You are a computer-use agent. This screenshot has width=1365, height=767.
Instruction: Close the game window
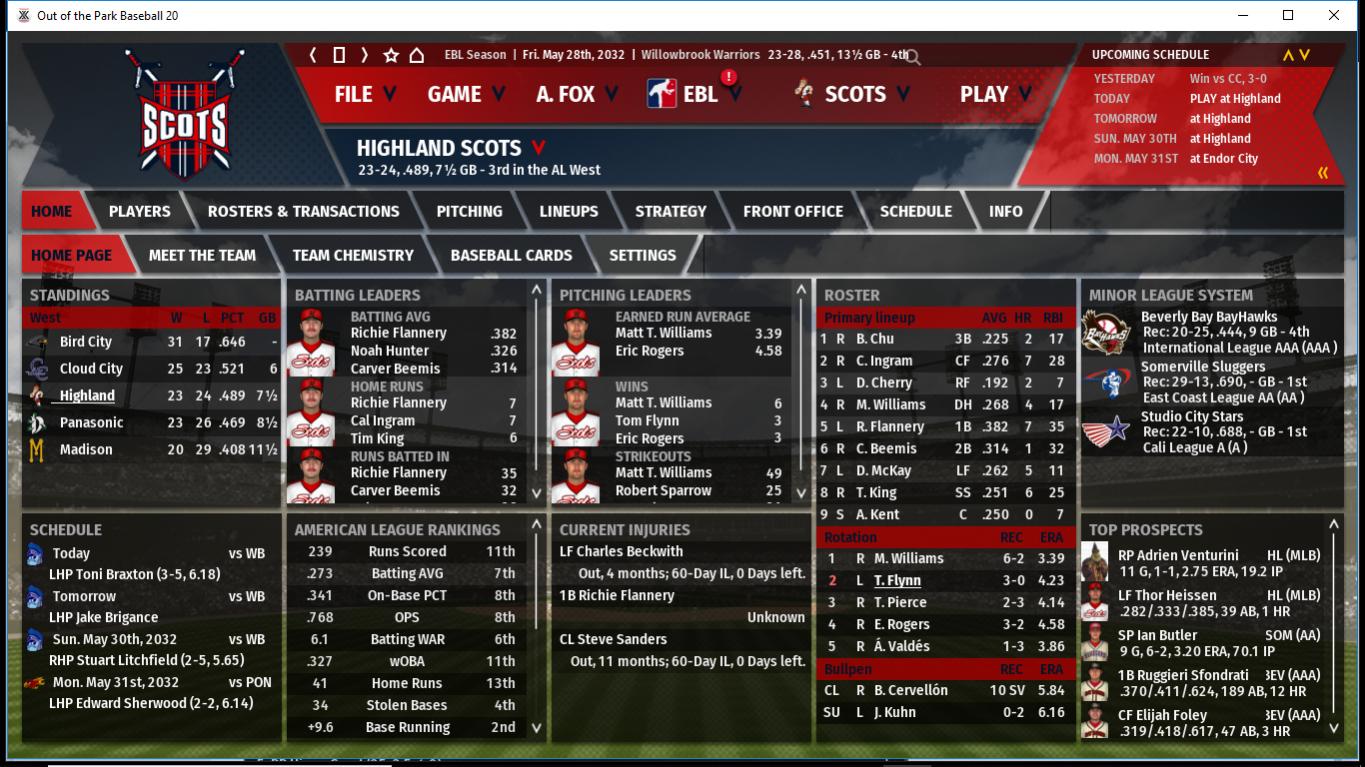(x=1333, y=15)
